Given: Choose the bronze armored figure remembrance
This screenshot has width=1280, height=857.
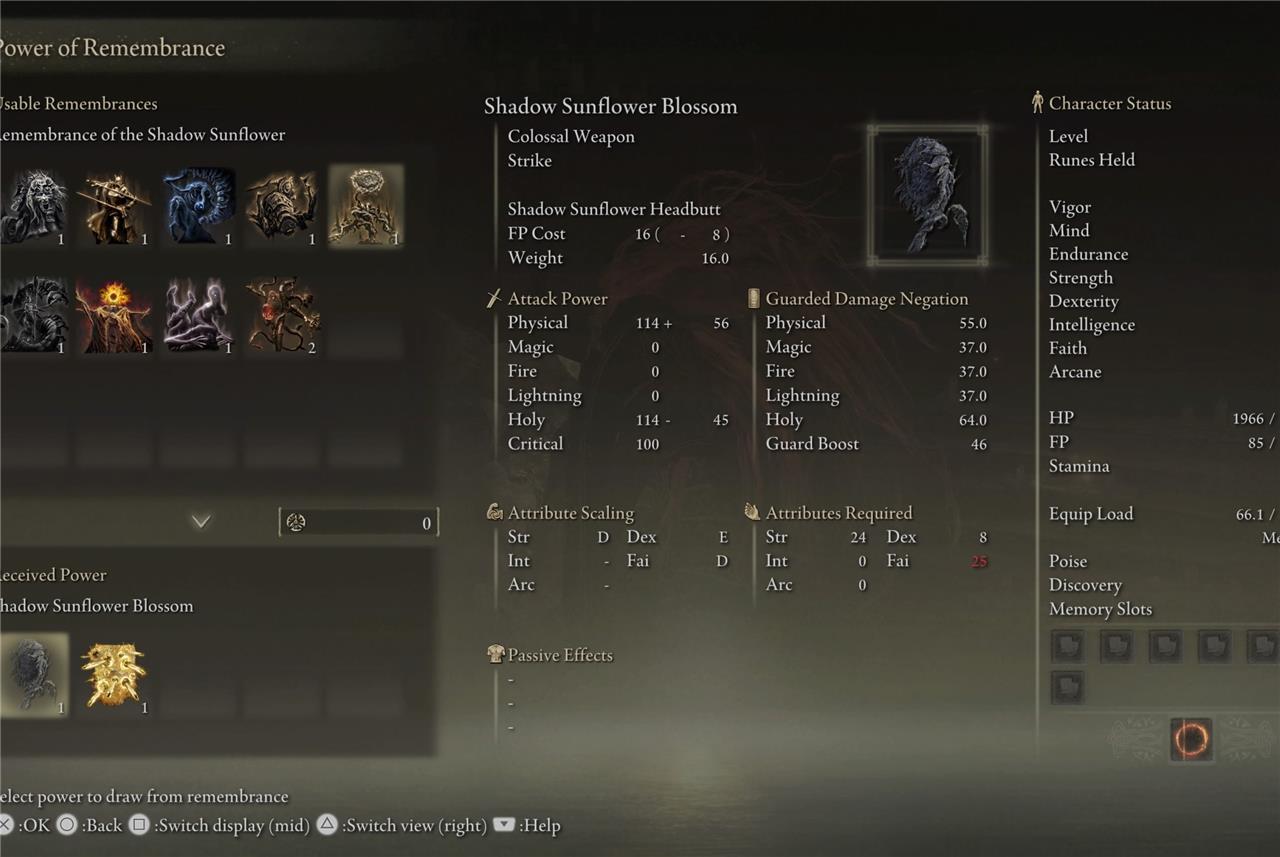Looking at the screenshot, I should pos(283,206).
